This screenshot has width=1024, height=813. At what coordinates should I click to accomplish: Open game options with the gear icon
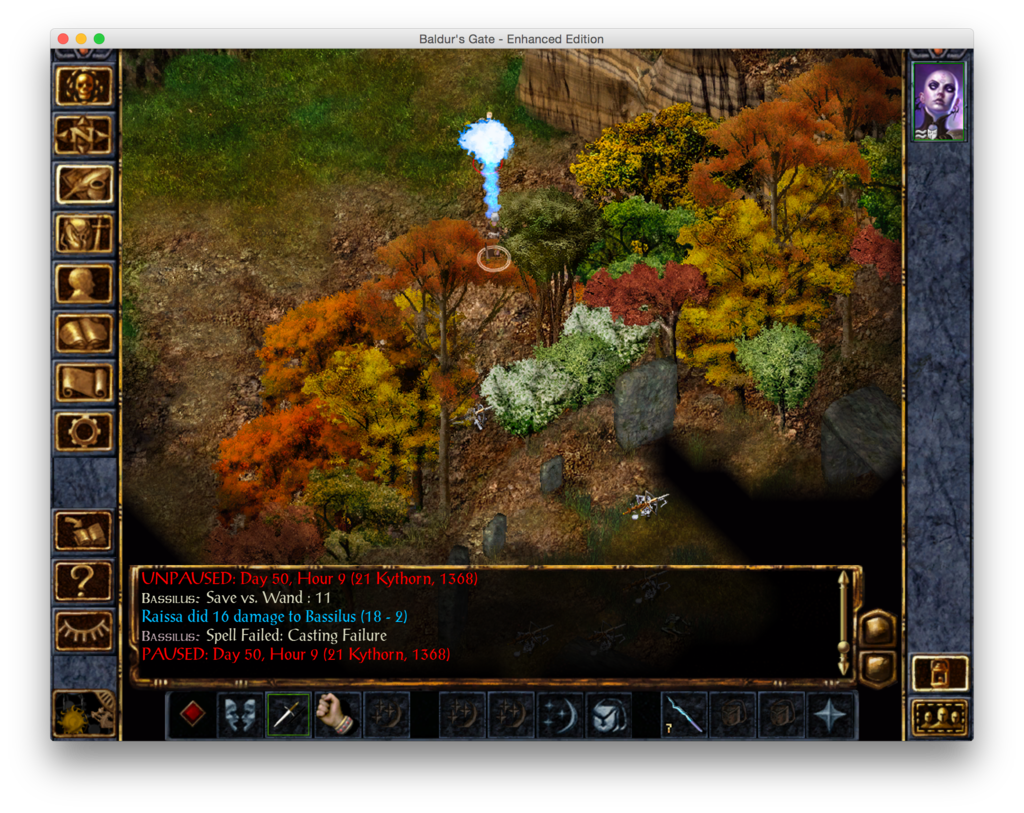point(83,430)
